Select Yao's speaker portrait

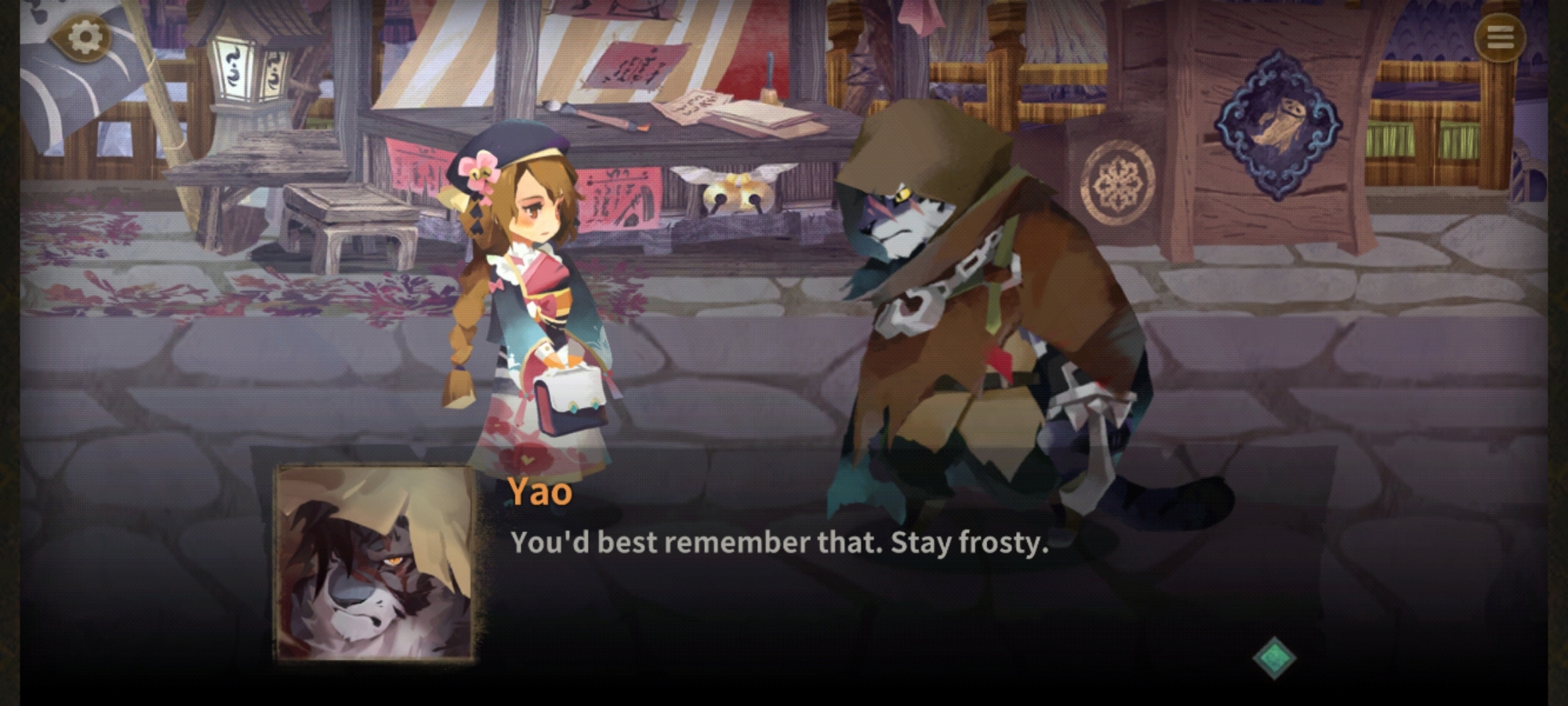376,563
